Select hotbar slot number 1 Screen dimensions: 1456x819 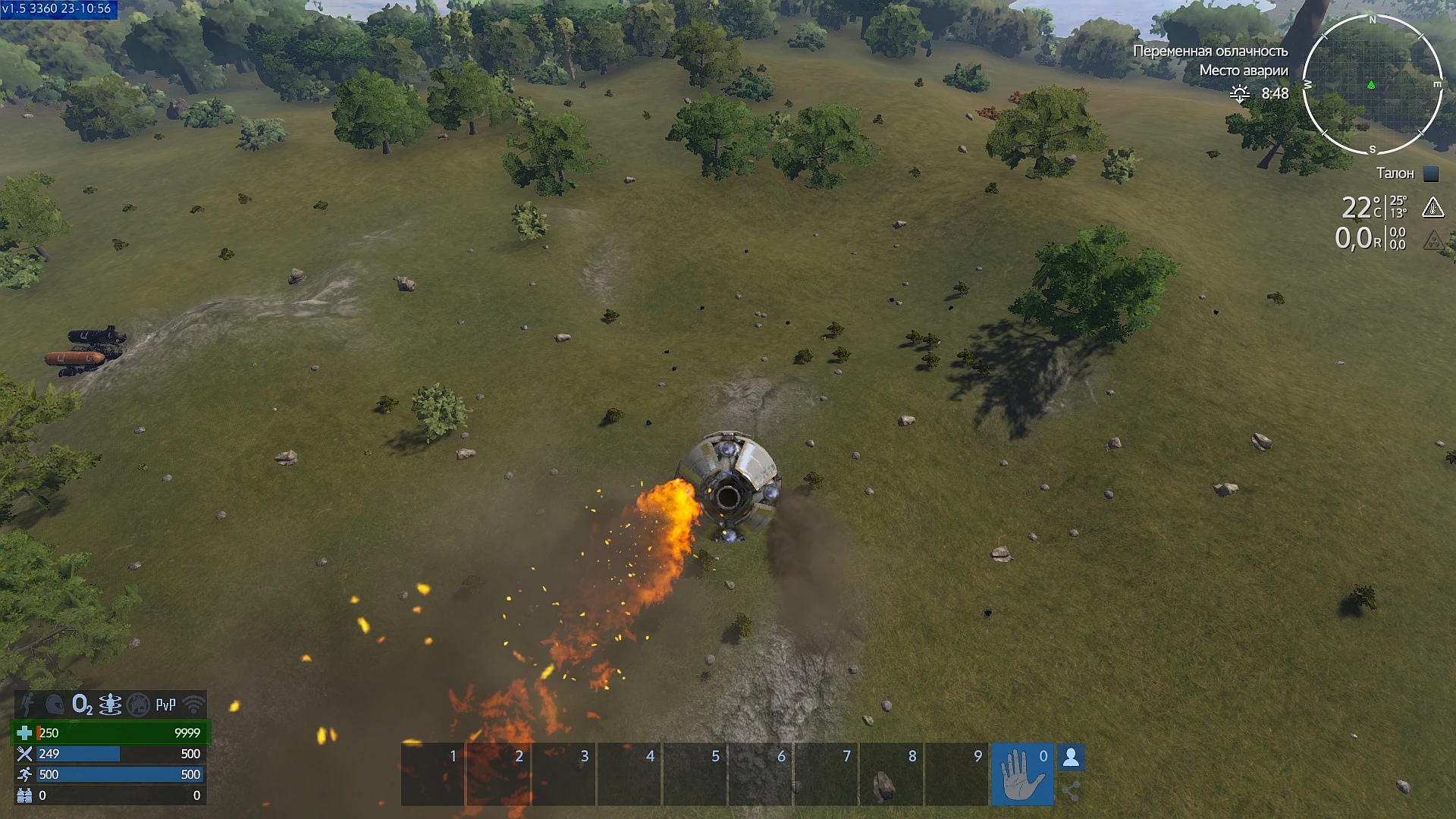tap(432, 775)
